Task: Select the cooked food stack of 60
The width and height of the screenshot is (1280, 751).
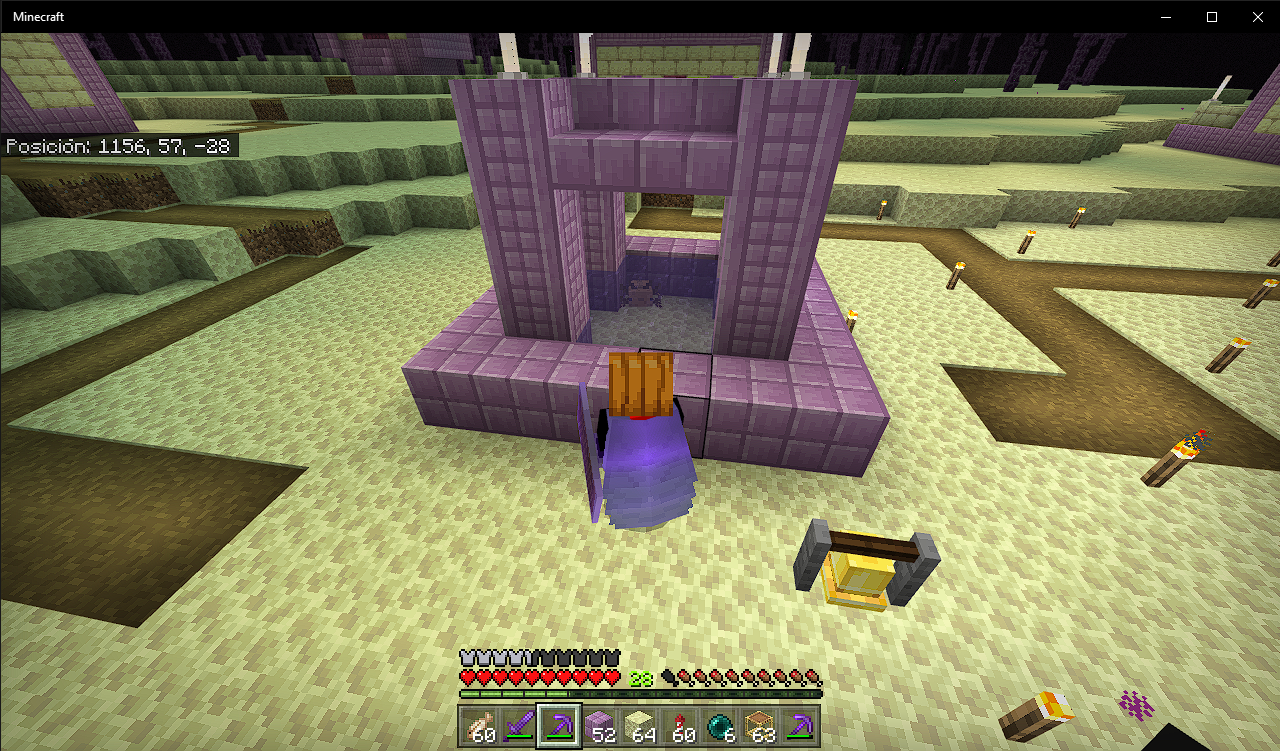Action: pos(480,726)
